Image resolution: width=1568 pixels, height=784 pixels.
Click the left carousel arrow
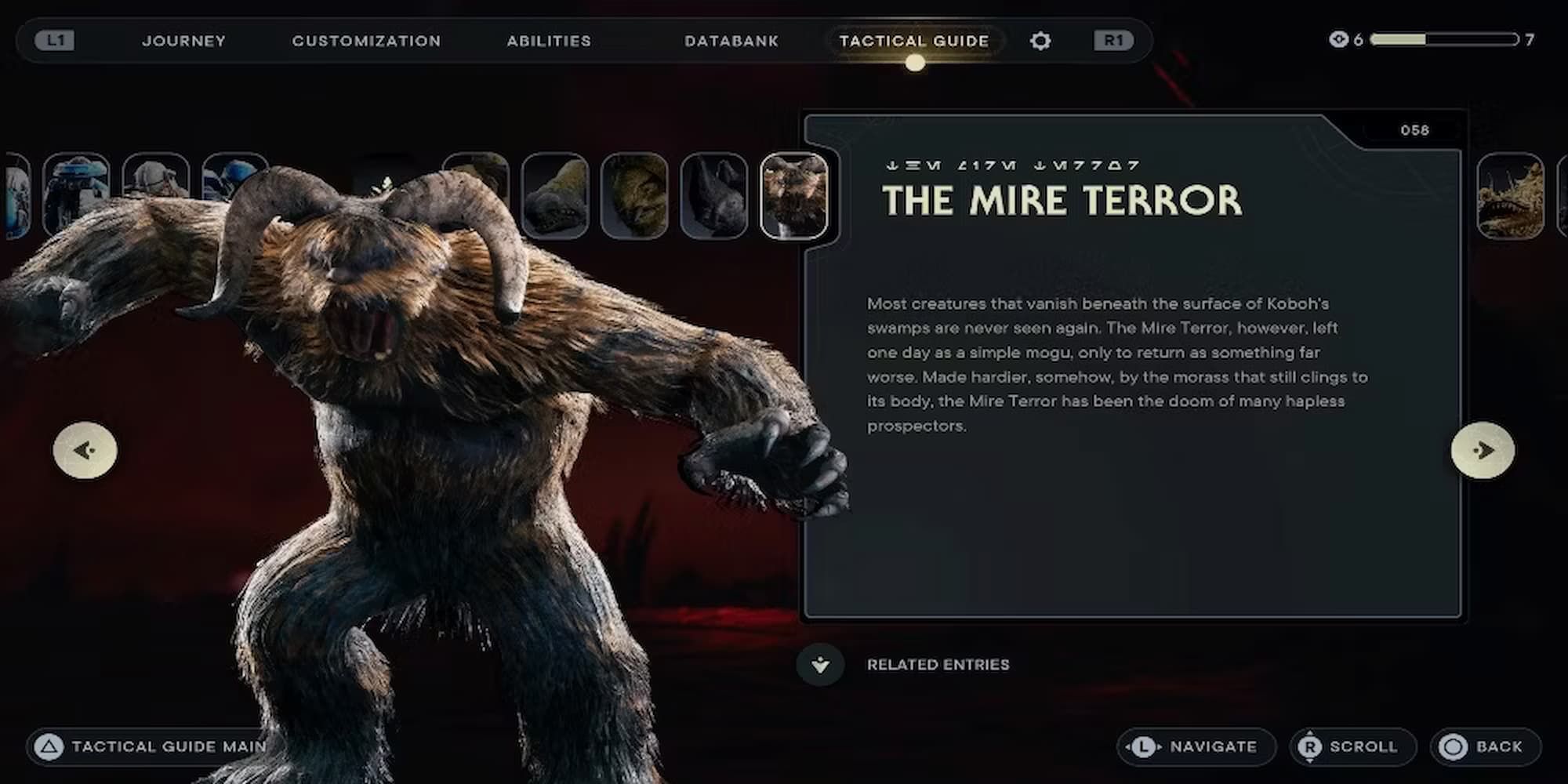tap(86, 449)
